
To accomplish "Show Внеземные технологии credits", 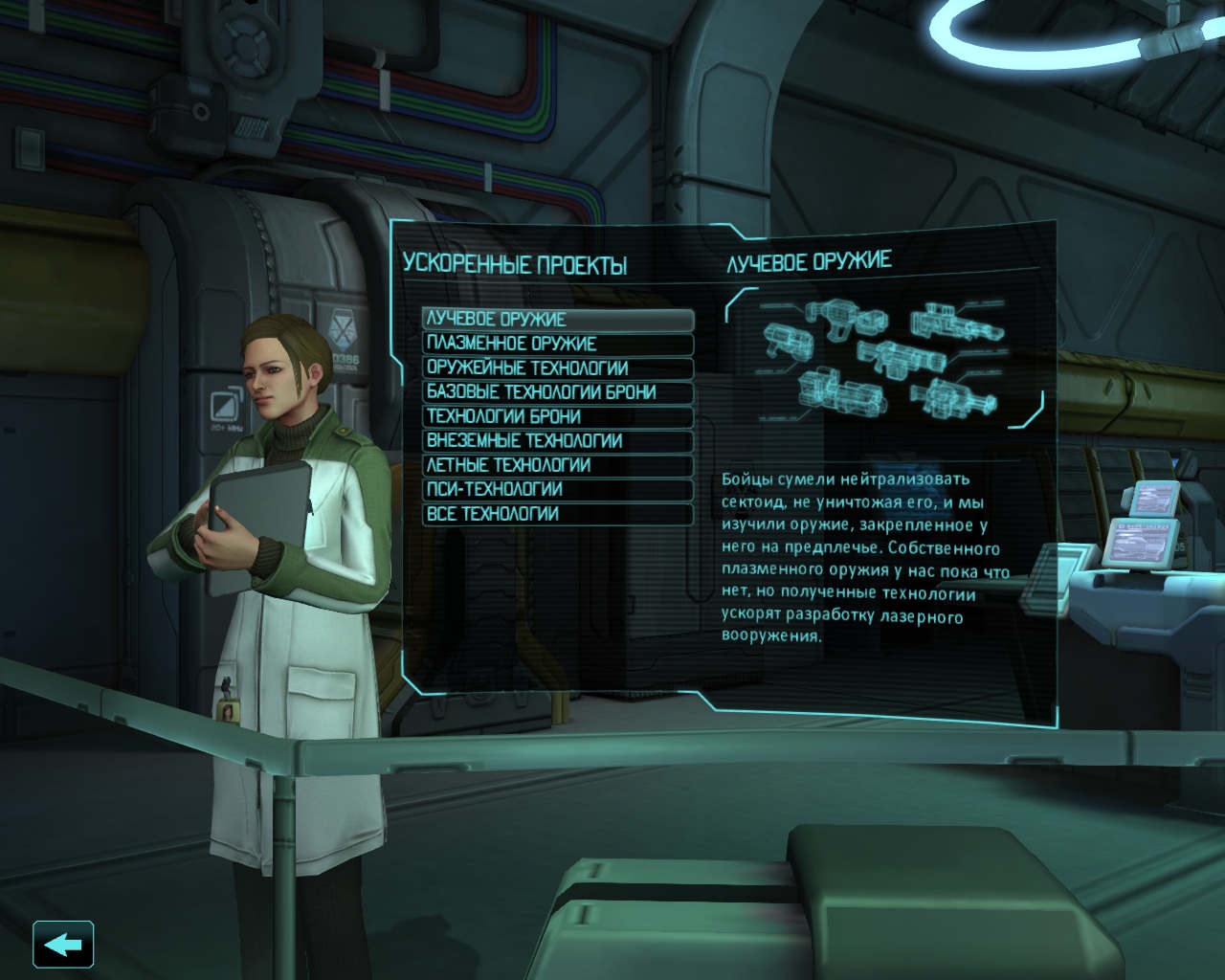I will pos(557,441).
